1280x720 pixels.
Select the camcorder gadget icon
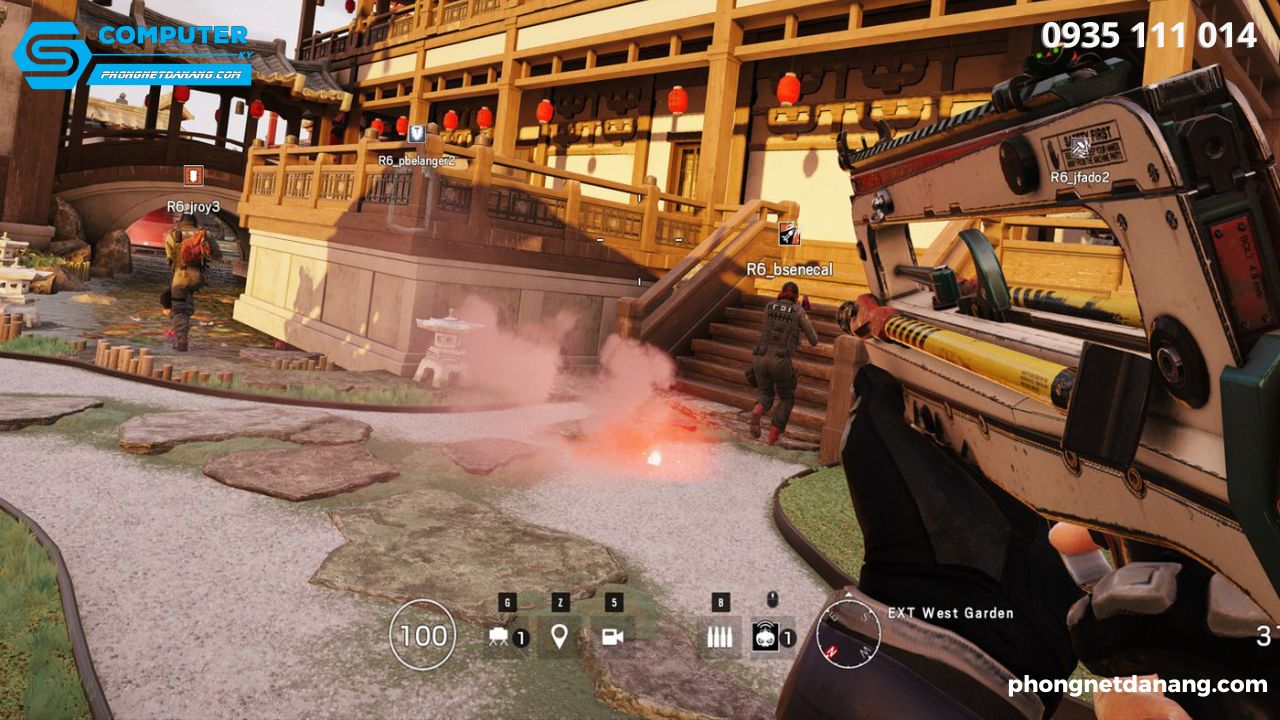point(611,636)
